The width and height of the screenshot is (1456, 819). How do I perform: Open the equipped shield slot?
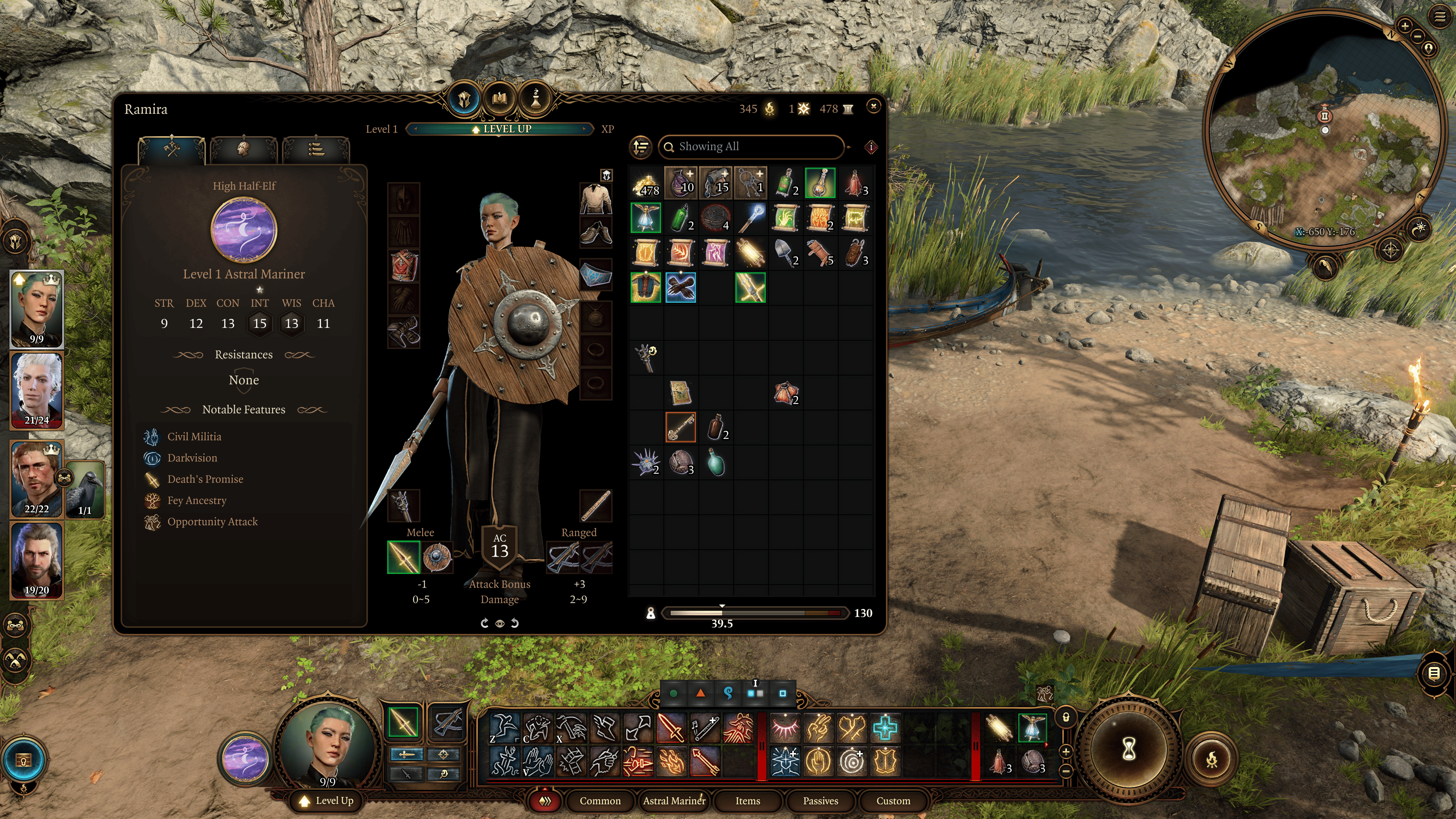click(437, 557)
